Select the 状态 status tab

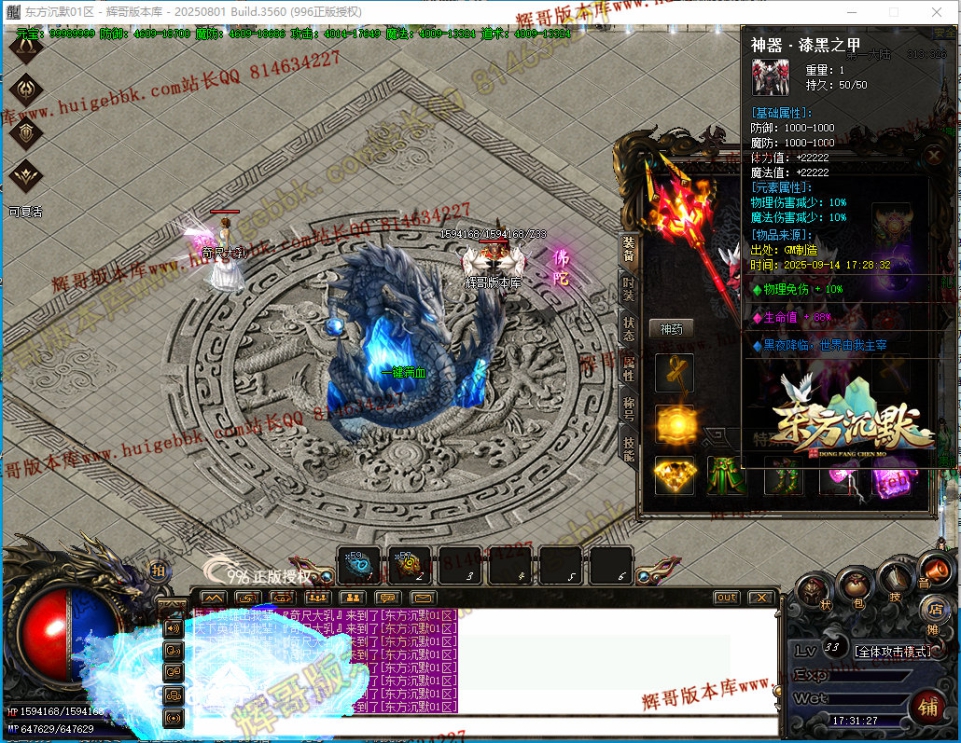coord(629,329)
